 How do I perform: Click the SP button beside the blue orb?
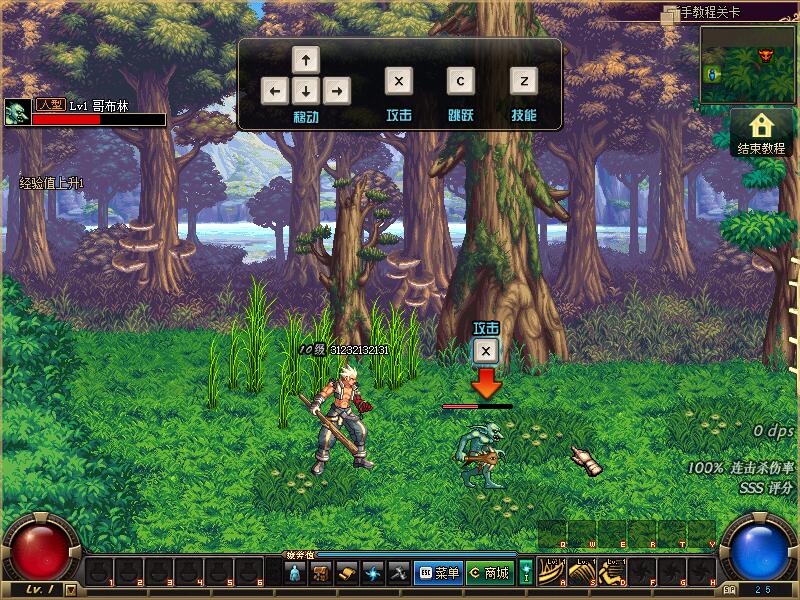(x=729, y=590)
